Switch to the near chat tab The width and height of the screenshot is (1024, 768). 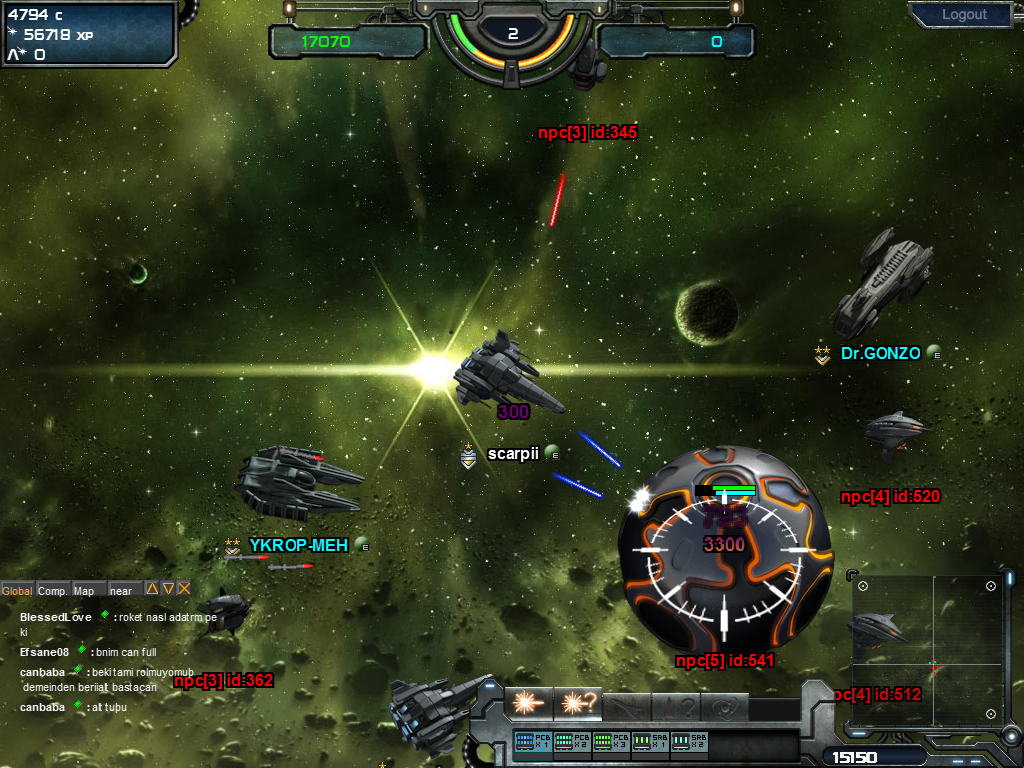pyautogui.click(x=121, y=591)
